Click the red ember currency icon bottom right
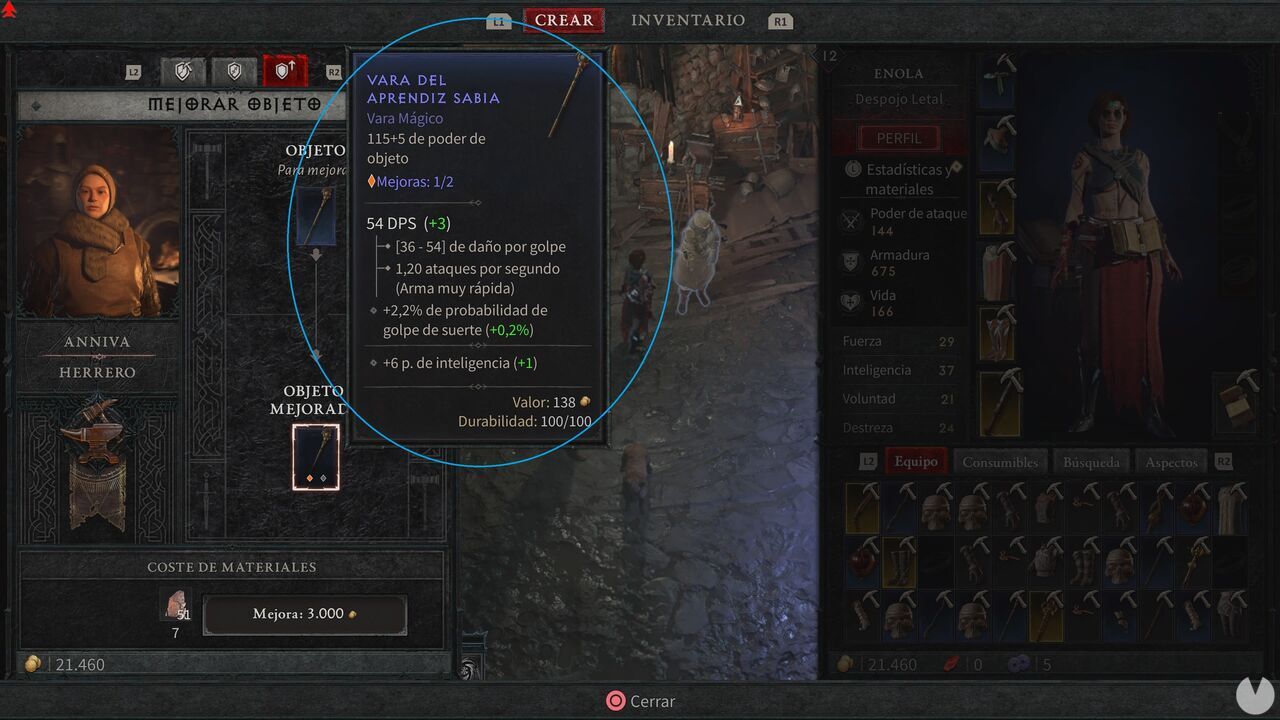 click(x=951, y=663)
